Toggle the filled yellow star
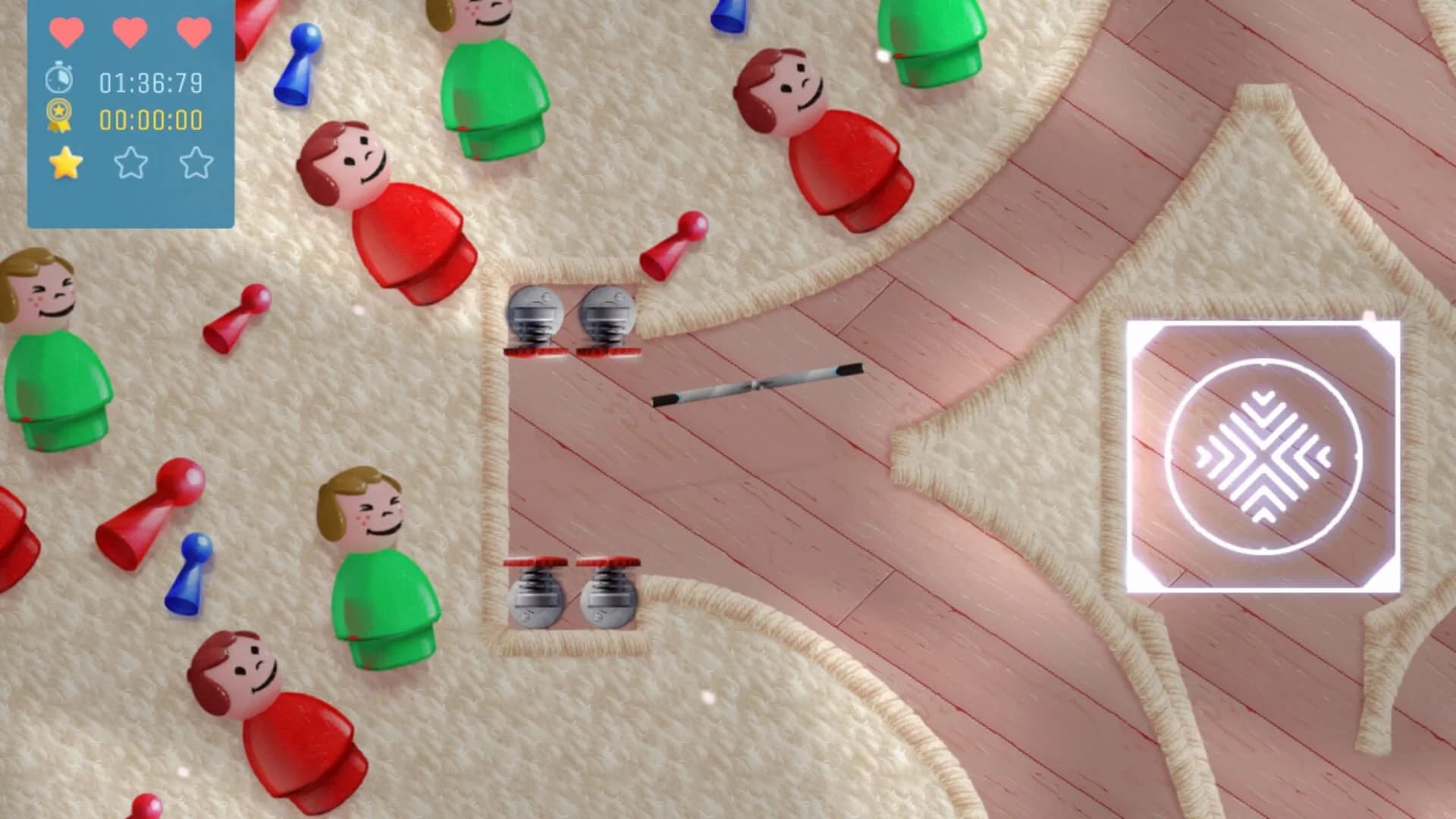The height and width of the screenshot is (819, 1456). point(64,163)
